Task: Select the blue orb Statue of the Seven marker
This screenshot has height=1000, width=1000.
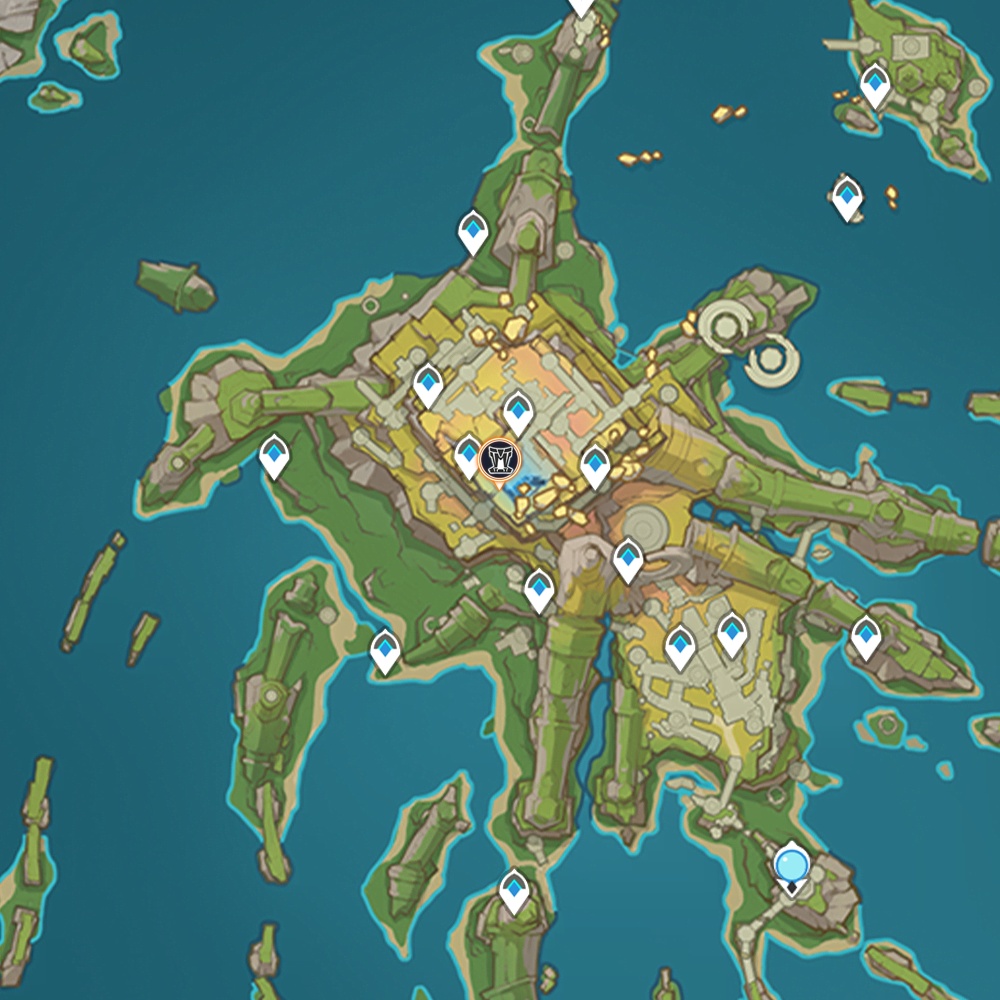Action: pos(791,864)
